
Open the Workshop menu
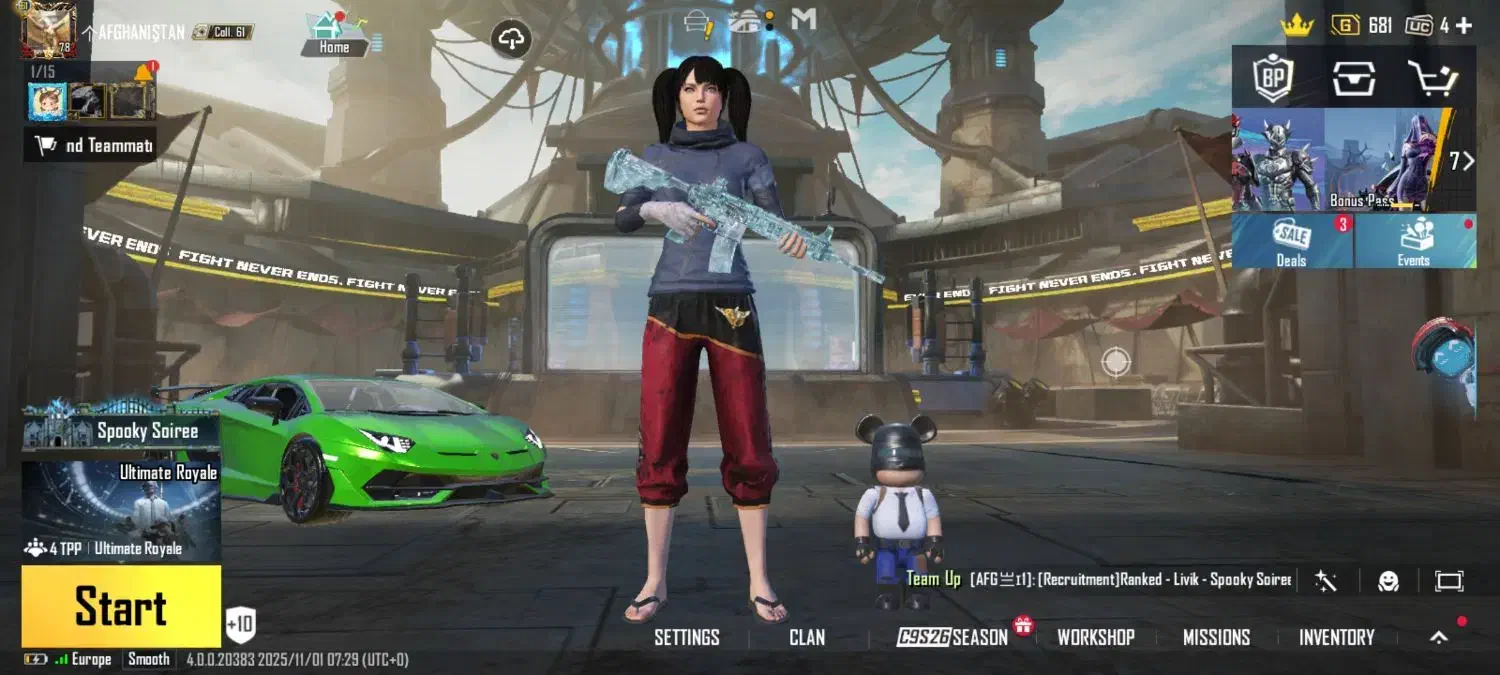tap(1095, 637)
